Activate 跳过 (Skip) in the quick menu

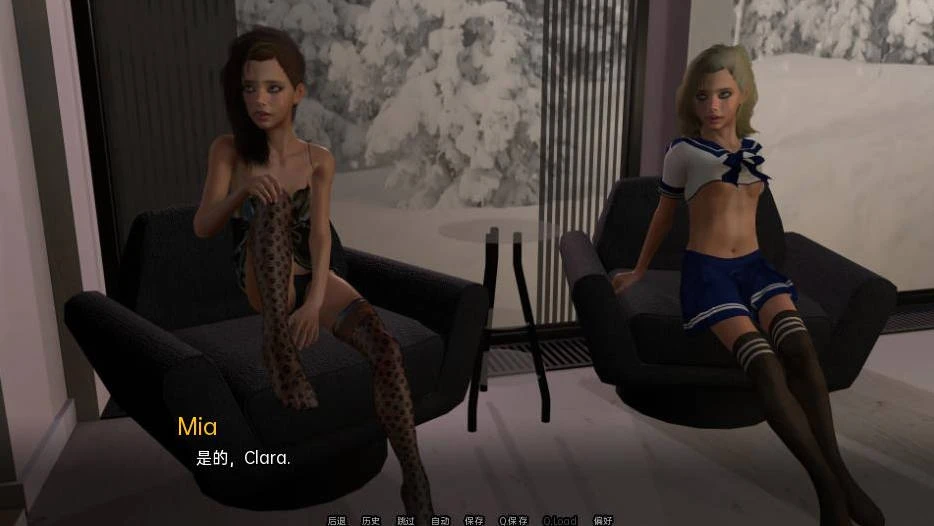coord(405,520)
